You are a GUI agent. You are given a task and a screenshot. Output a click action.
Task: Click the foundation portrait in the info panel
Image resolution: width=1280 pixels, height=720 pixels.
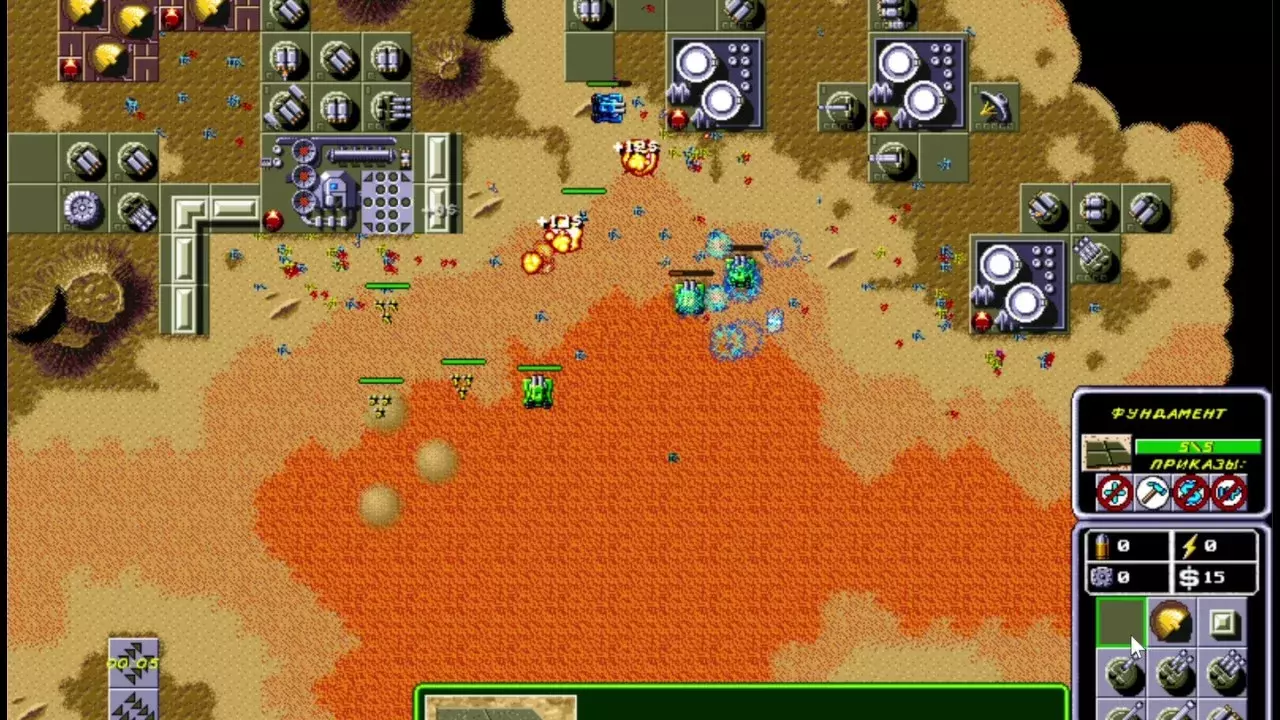[1106, 453]
